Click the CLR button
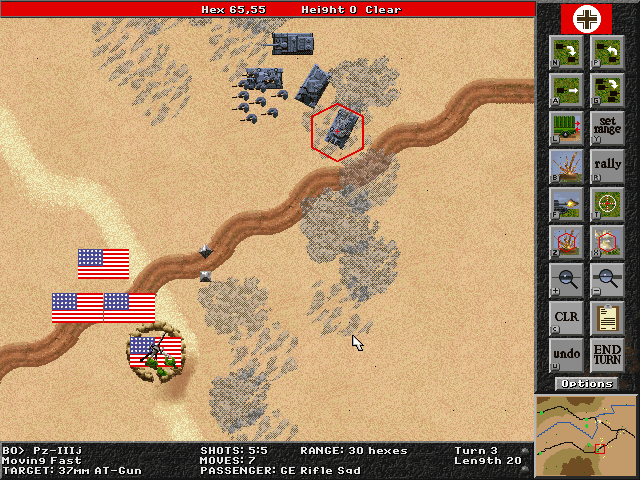 566,317
